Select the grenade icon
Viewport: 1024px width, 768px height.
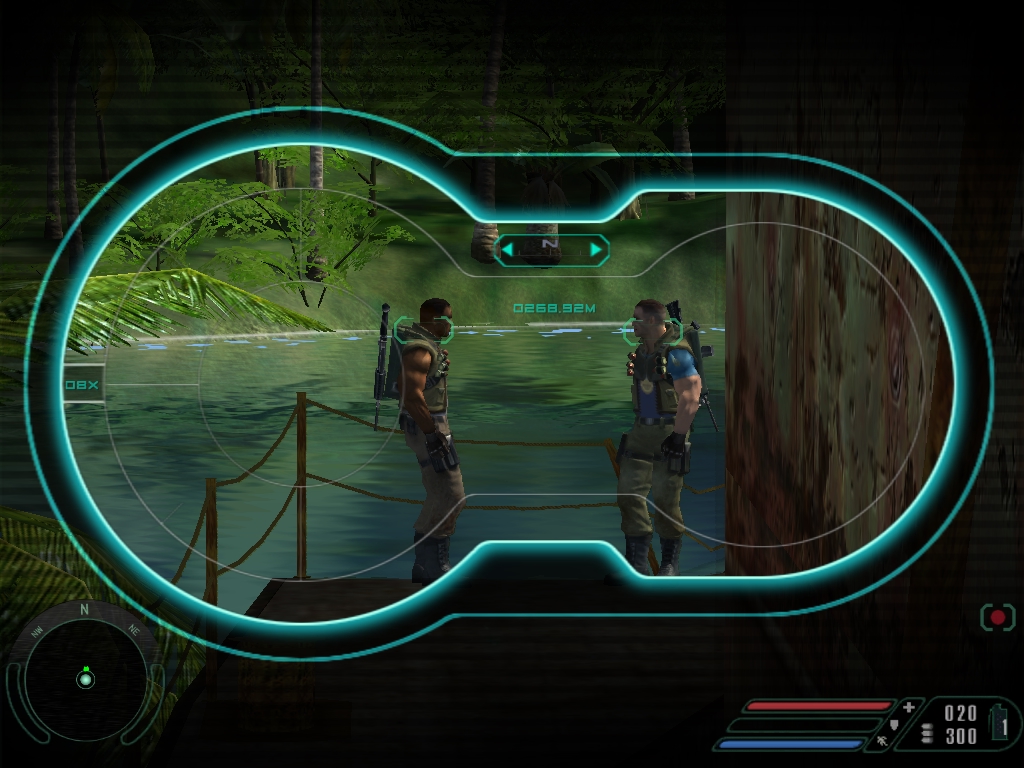click(x=999, y=722)
